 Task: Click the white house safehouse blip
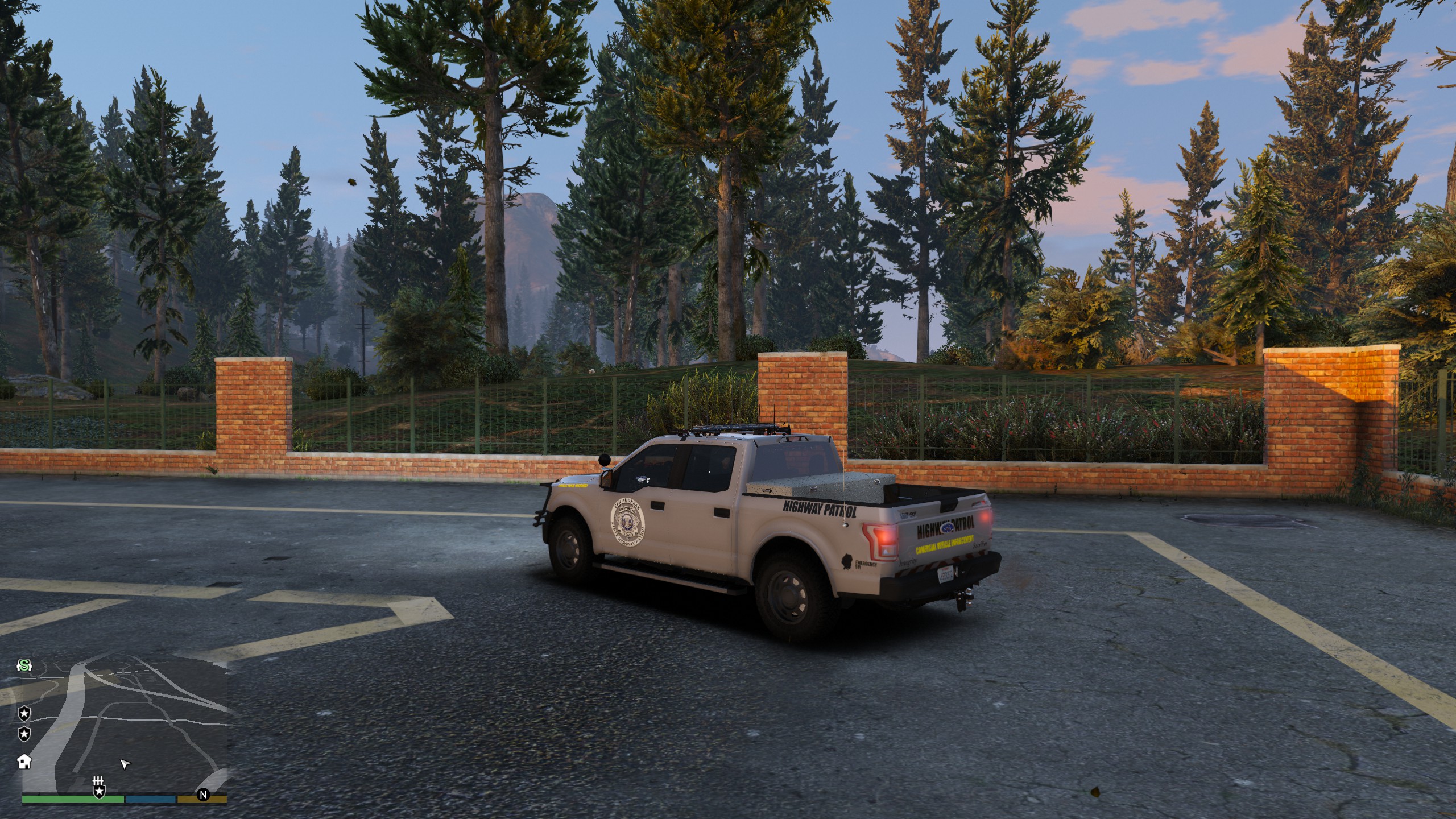click(24, 761)
